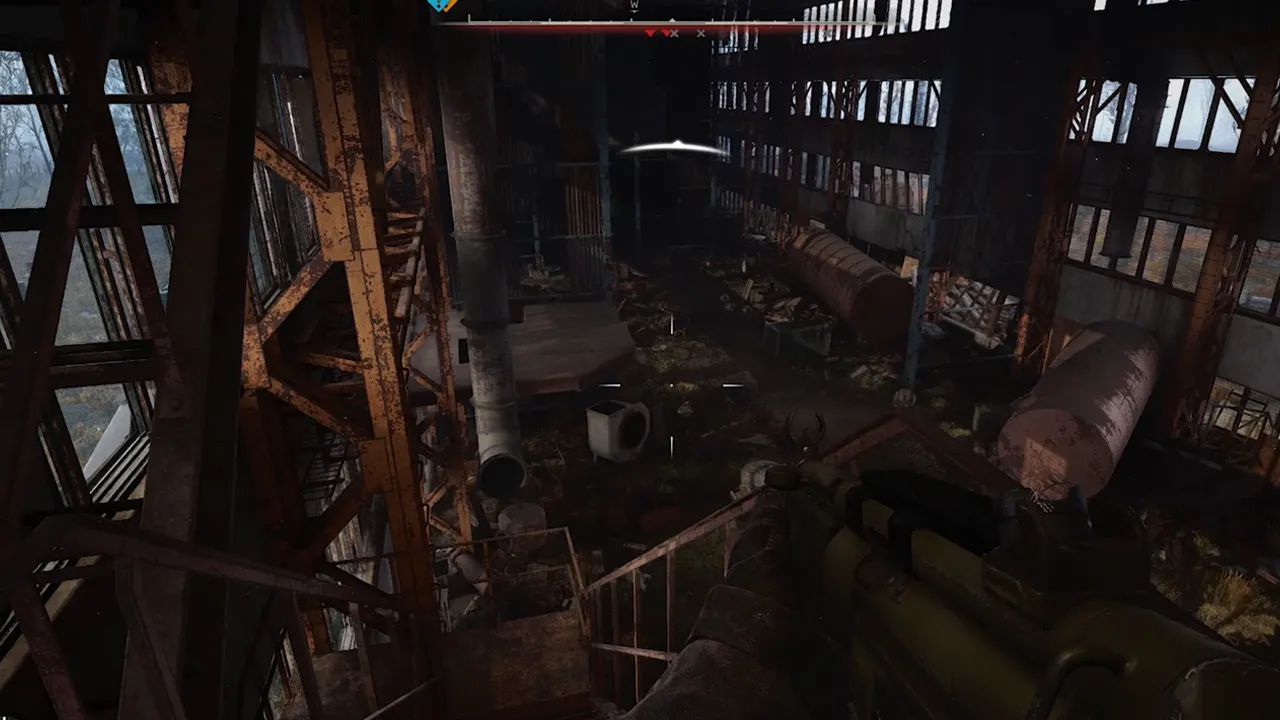The image size is (1280, 720).
Task: Click the blue and orange quest marker icon
Action: [x=442, y=5]
